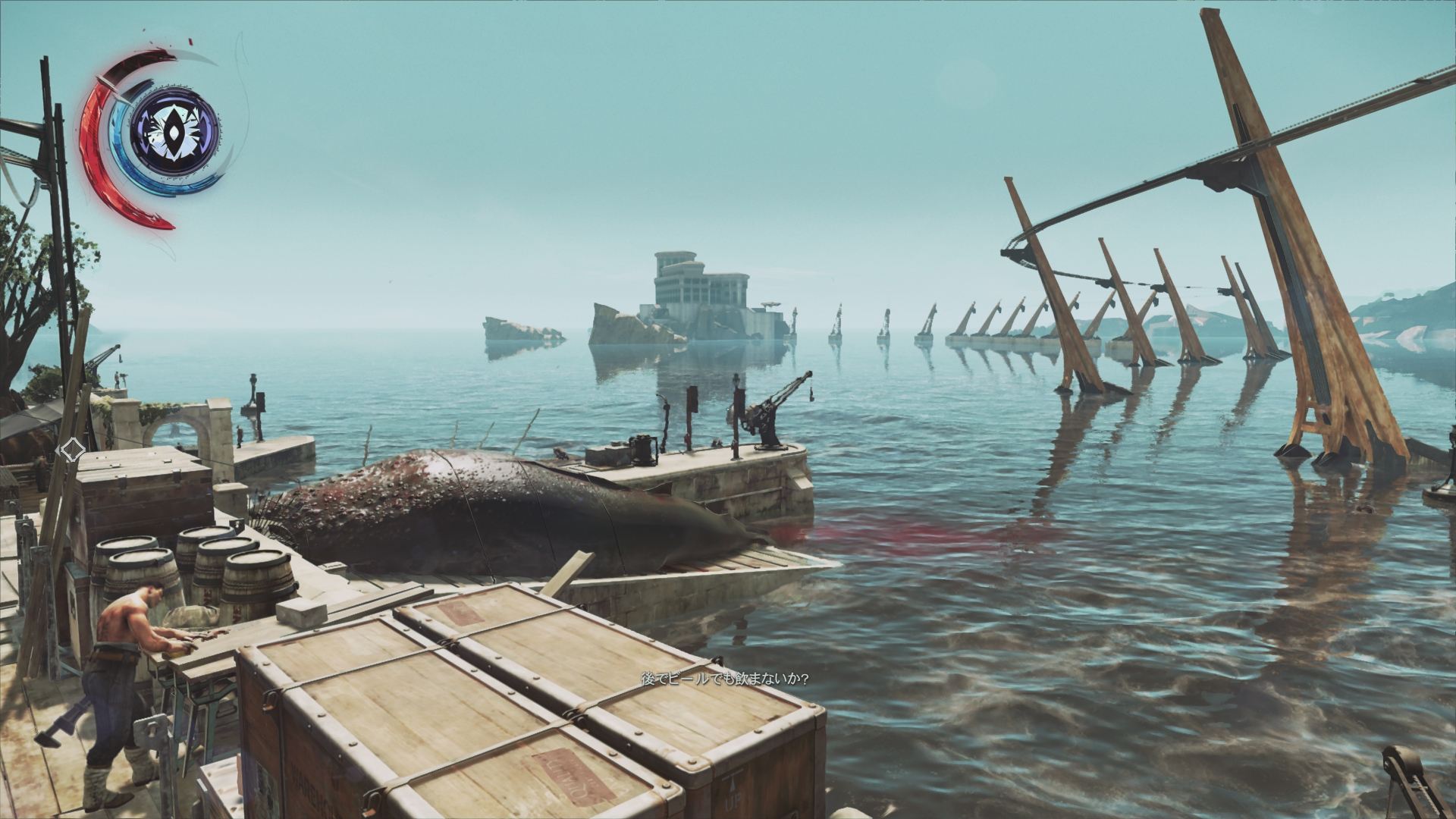This screenshot has width=1456, height=819.
Task: Click the white diamond objective marker
Action: [x=72, y=450]
